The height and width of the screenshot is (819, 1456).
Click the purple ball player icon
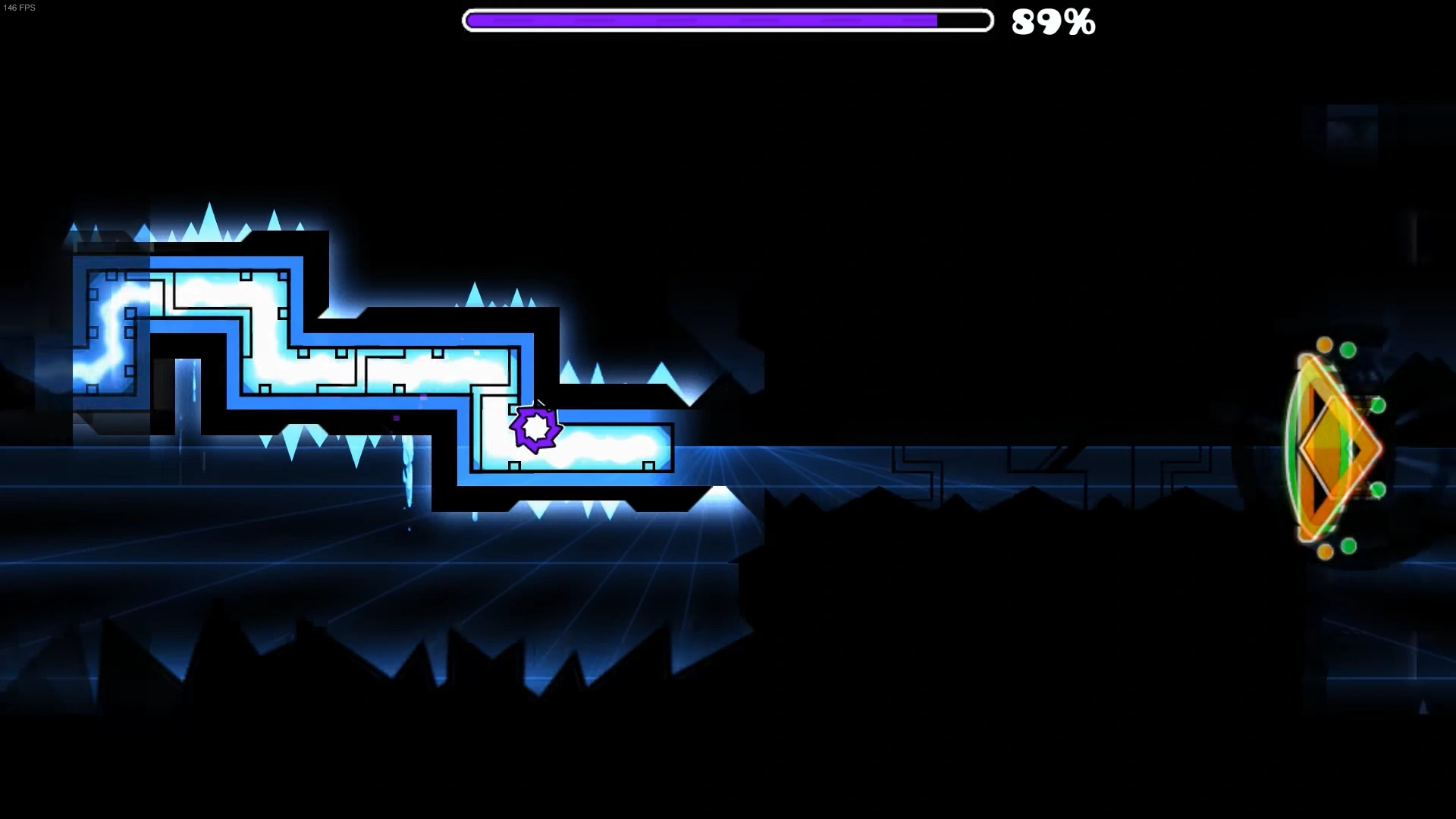pyautogui.click(x=536, y=430)
